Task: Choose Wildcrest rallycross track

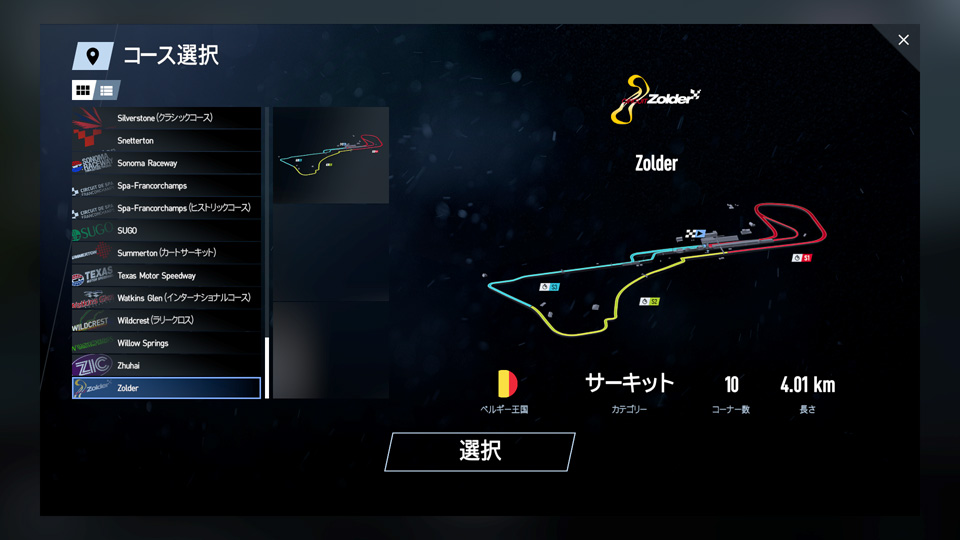Action: [x=166, y=321]
